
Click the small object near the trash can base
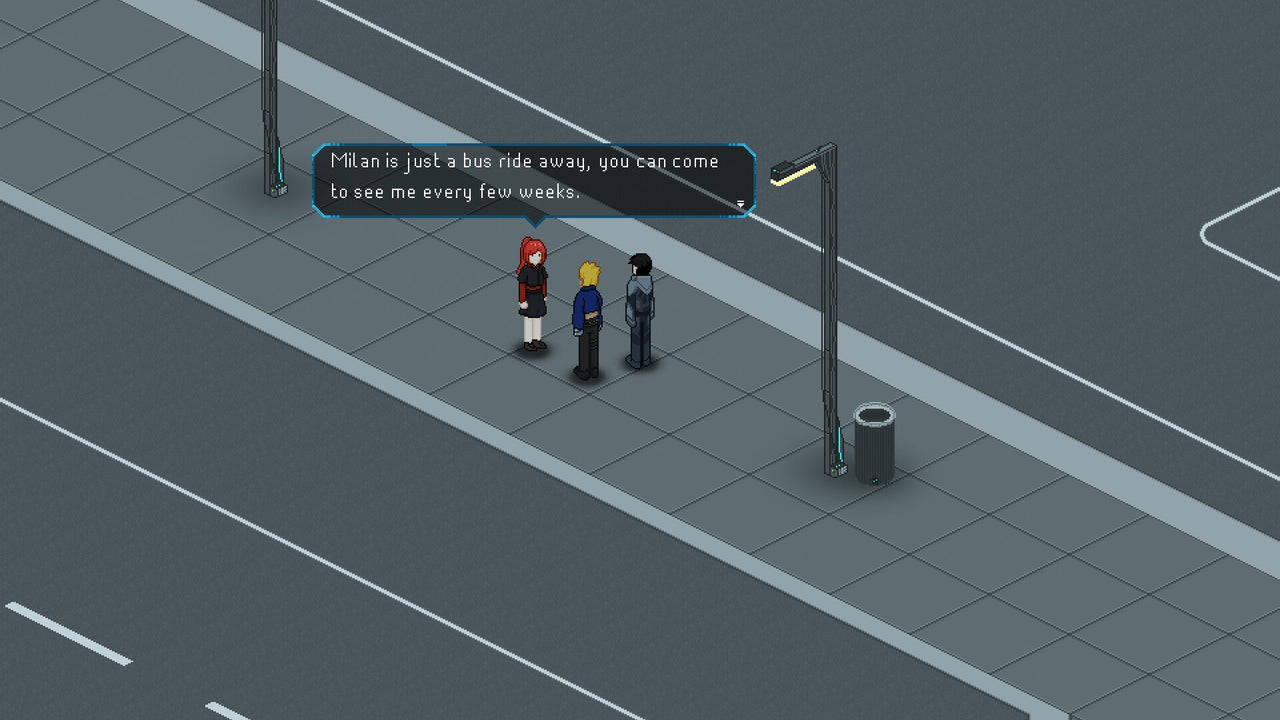(x=875, y=481)
